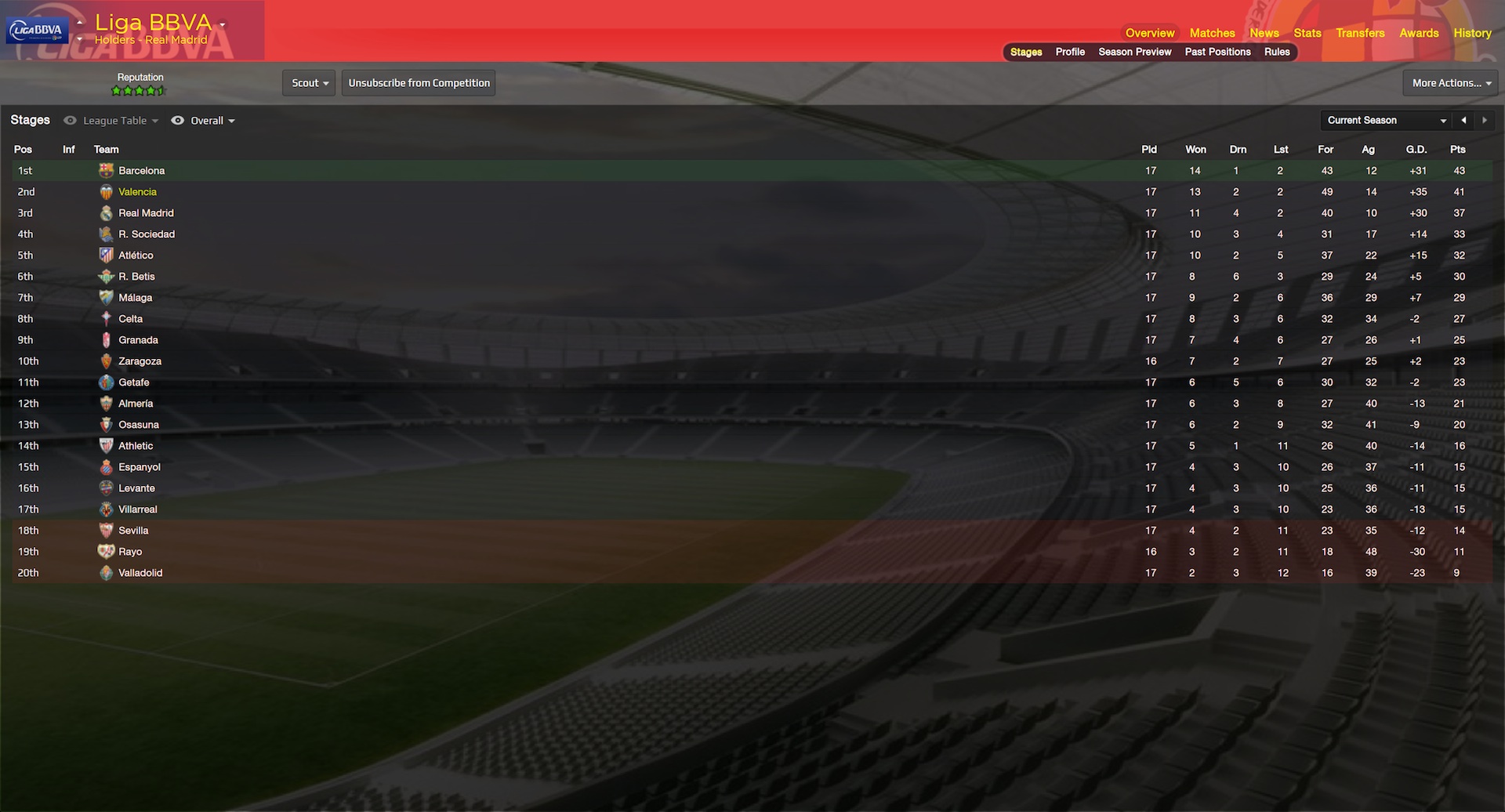
Task: Open Past Positions sub-tab
Action: coord(1217,52)
